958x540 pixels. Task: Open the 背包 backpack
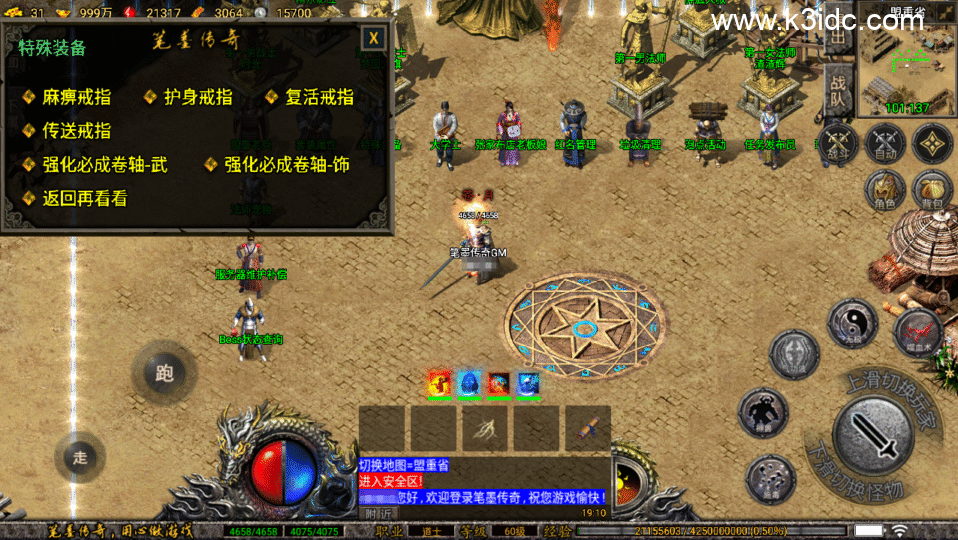tap(931, 188)
